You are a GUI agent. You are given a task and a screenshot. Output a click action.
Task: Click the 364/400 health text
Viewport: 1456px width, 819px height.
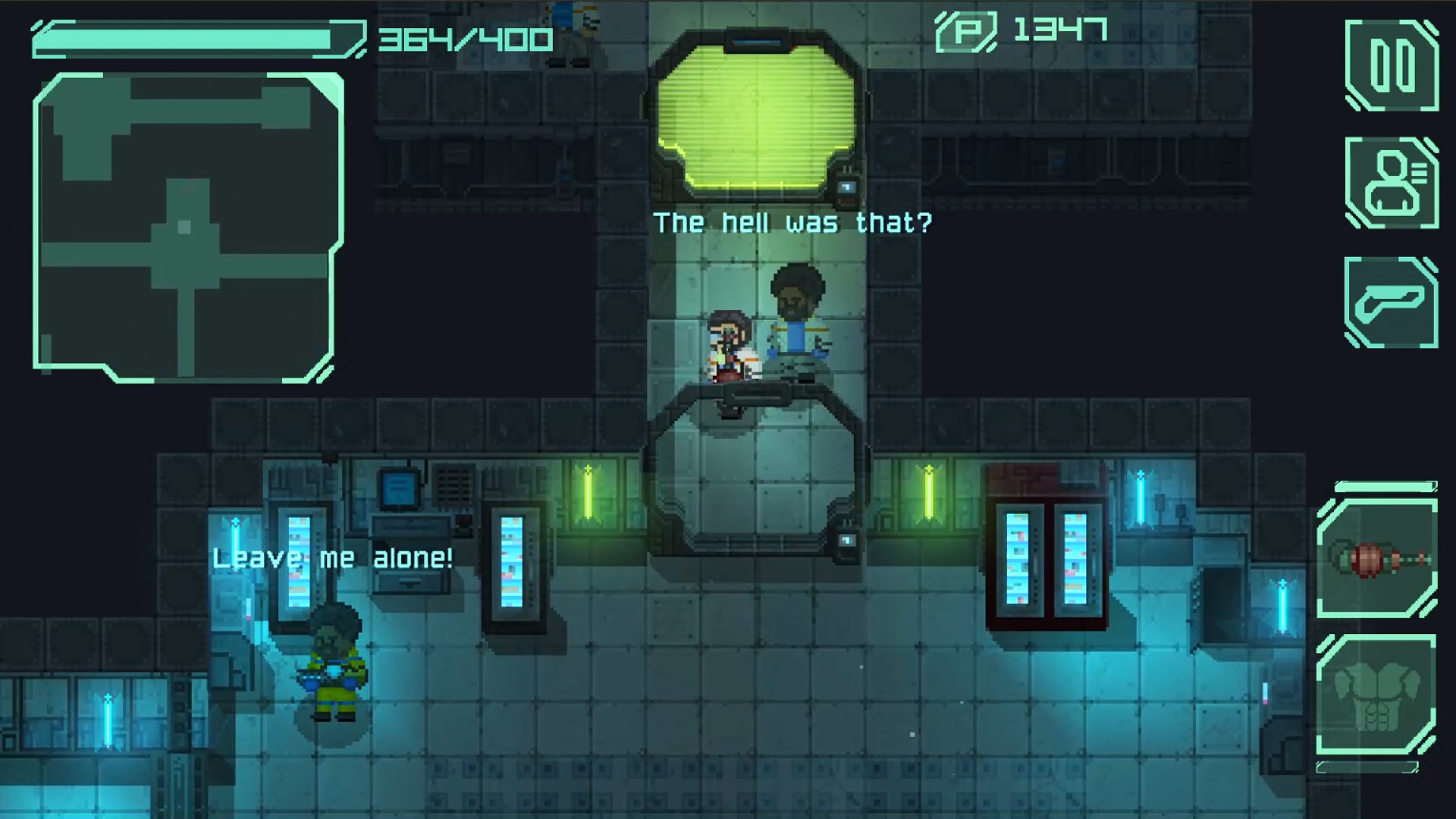463,34
